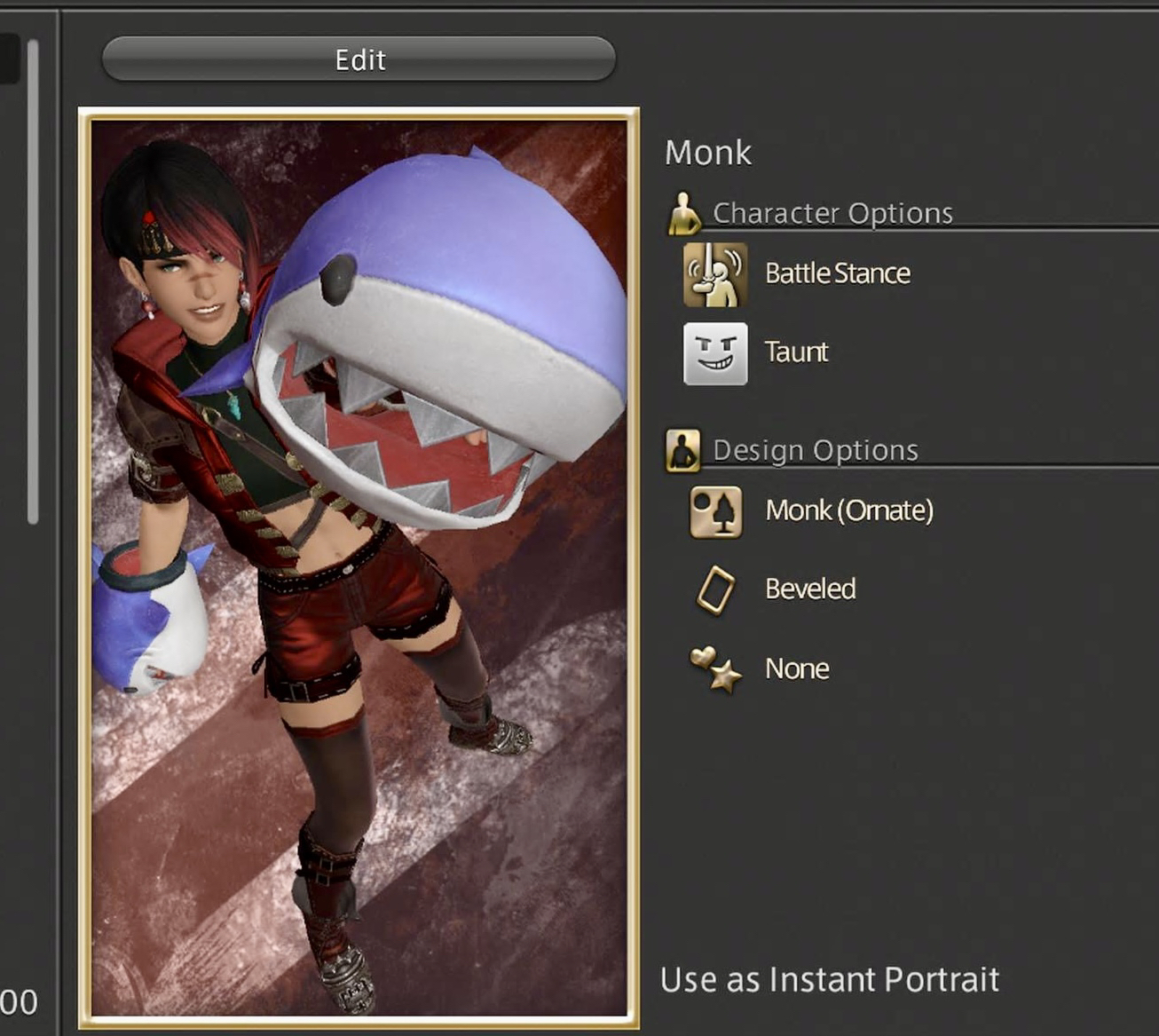Open the portrait Edit button
The width and height of the screenshot is (1159, 1036).
(359, 59)
